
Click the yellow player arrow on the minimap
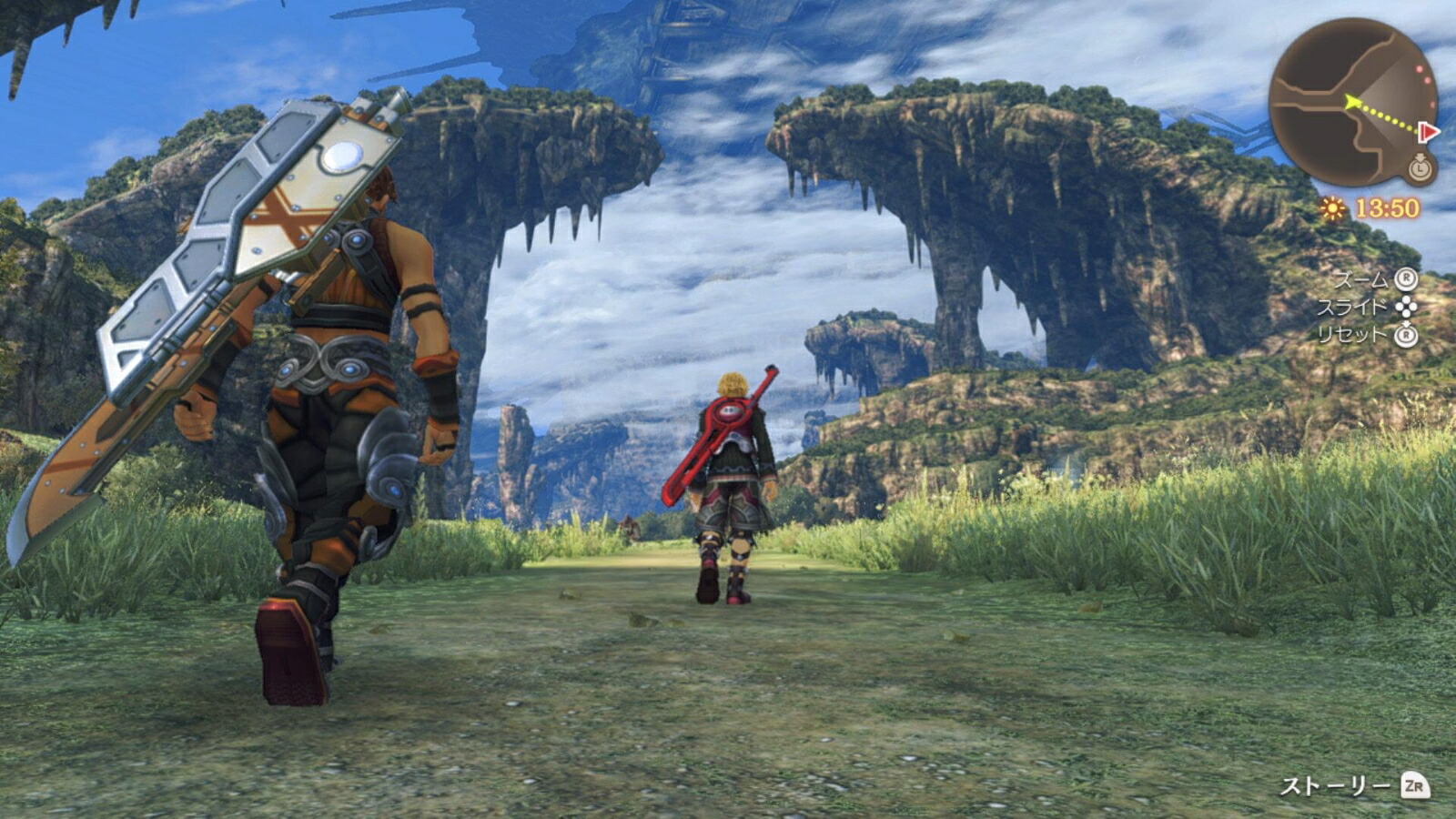click(x=1353, y=101)
